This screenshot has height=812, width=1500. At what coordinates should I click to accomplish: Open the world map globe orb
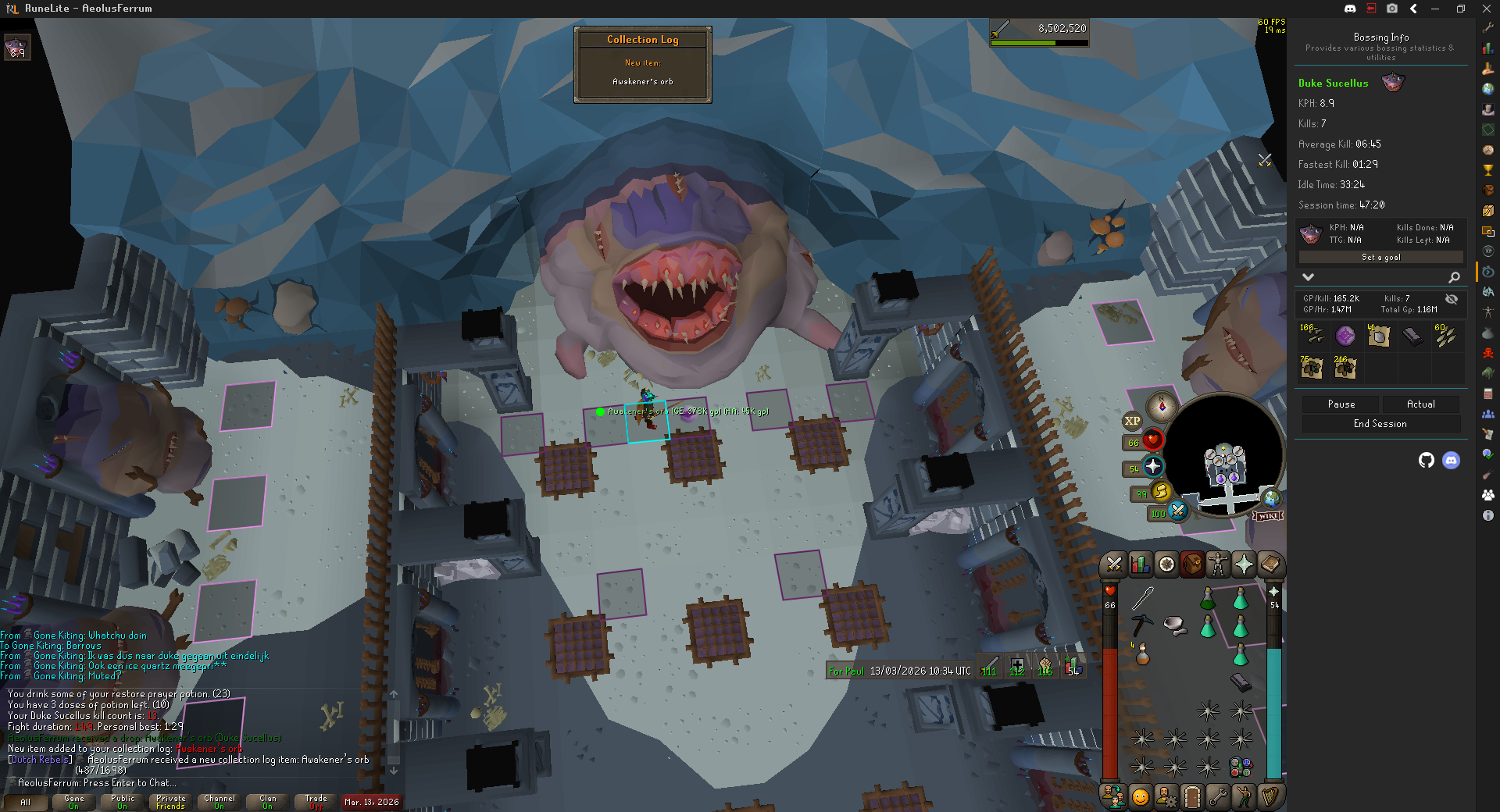[1271, 497]
